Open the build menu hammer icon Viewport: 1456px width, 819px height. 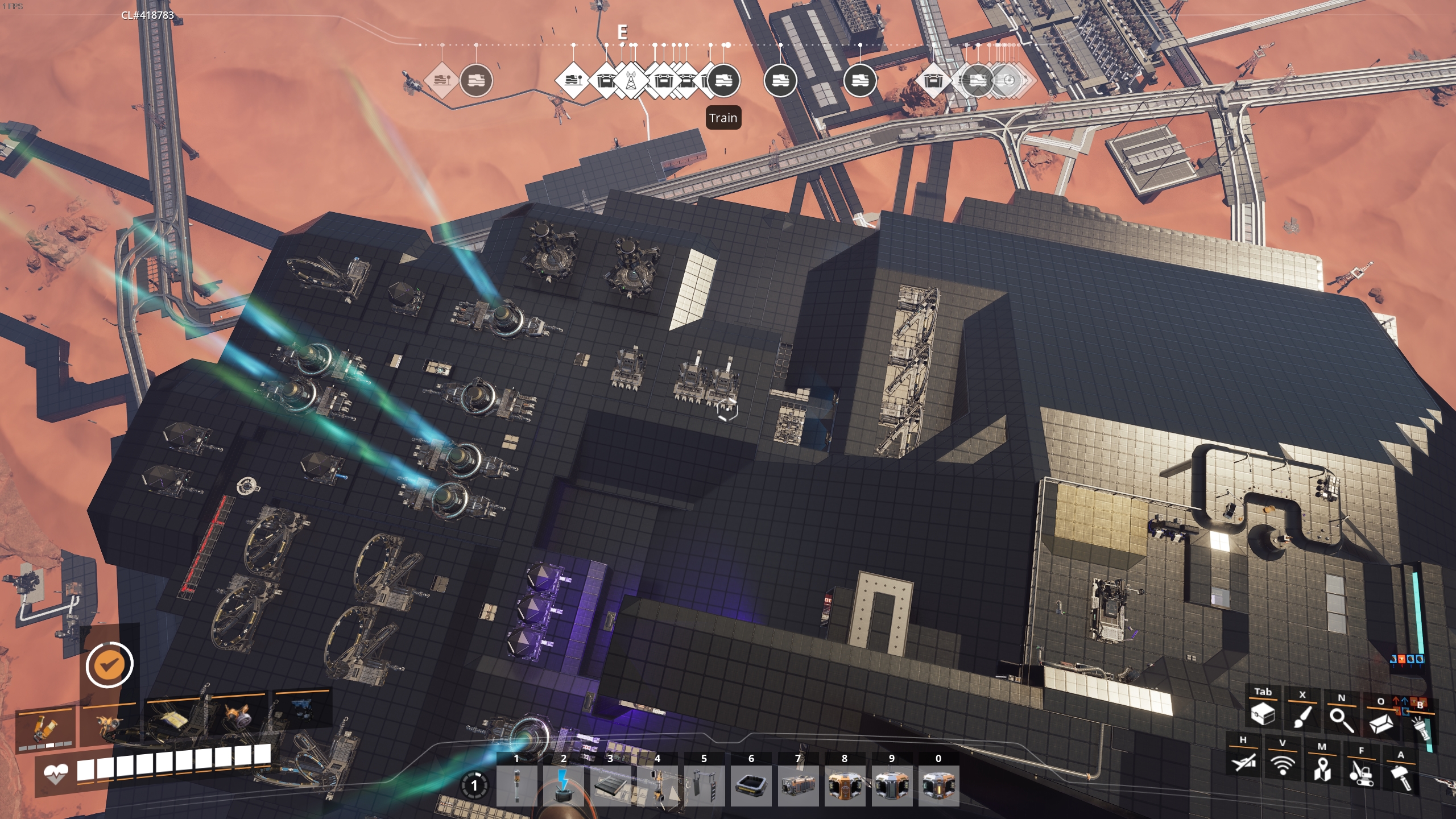click(1401, 777)
